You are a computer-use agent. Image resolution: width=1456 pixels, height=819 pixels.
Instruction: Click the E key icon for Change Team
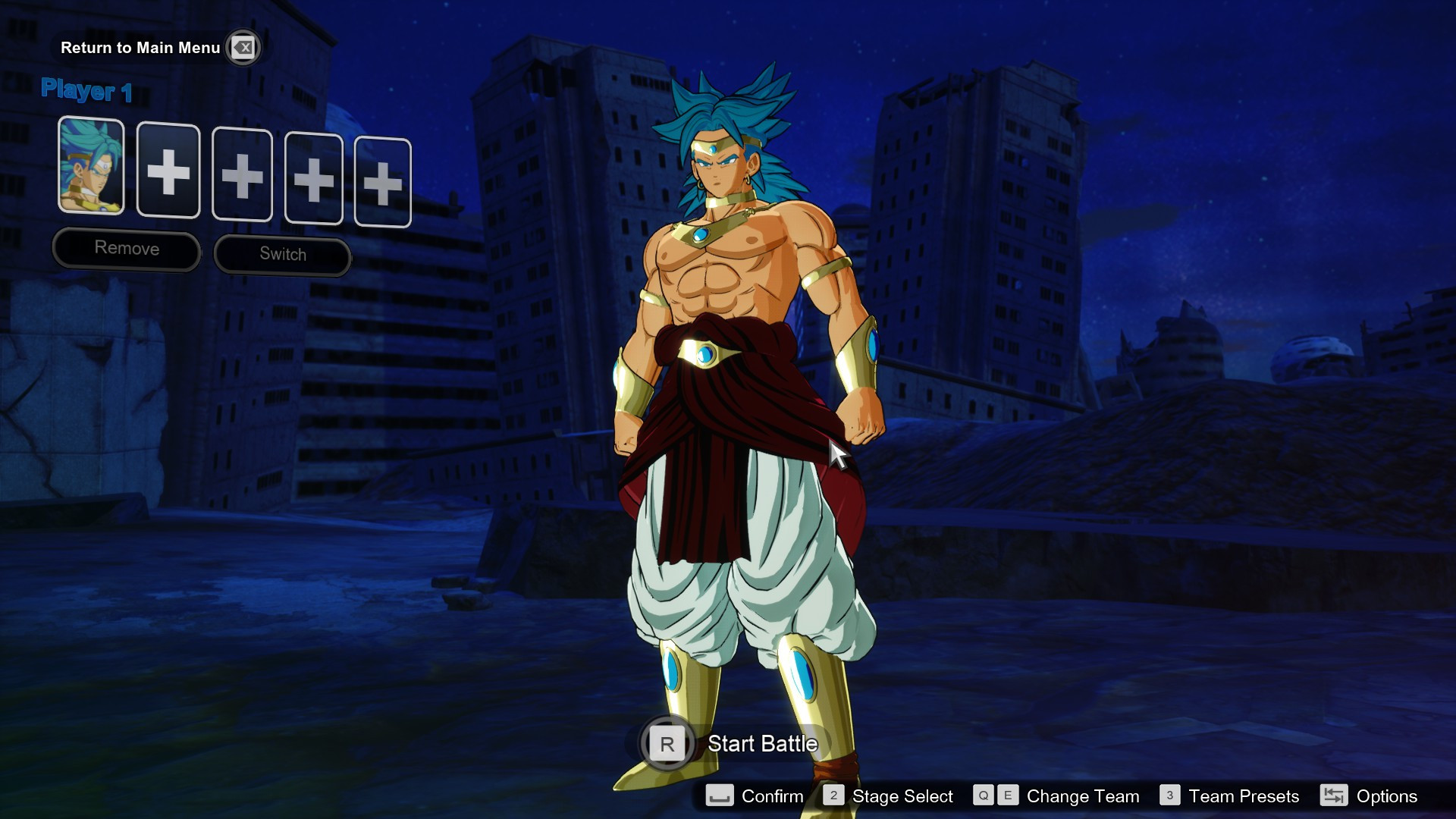pos(1008,796)
